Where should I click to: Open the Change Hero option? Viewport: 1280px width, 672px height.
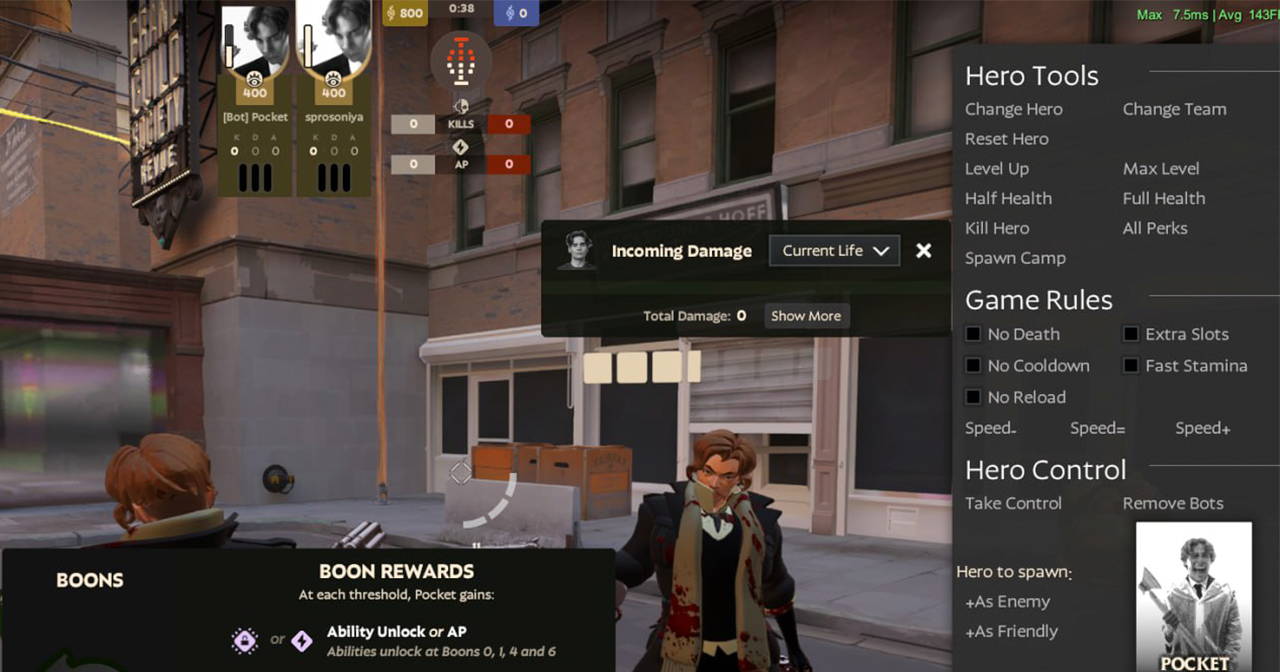click(x=1013, y=109)
